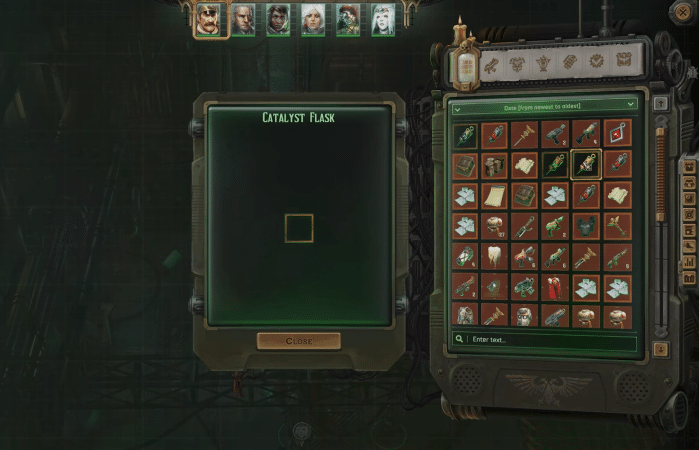
Task: Close the screen with the corner X button
Action: pyautogui.click(x=683, y=11)
